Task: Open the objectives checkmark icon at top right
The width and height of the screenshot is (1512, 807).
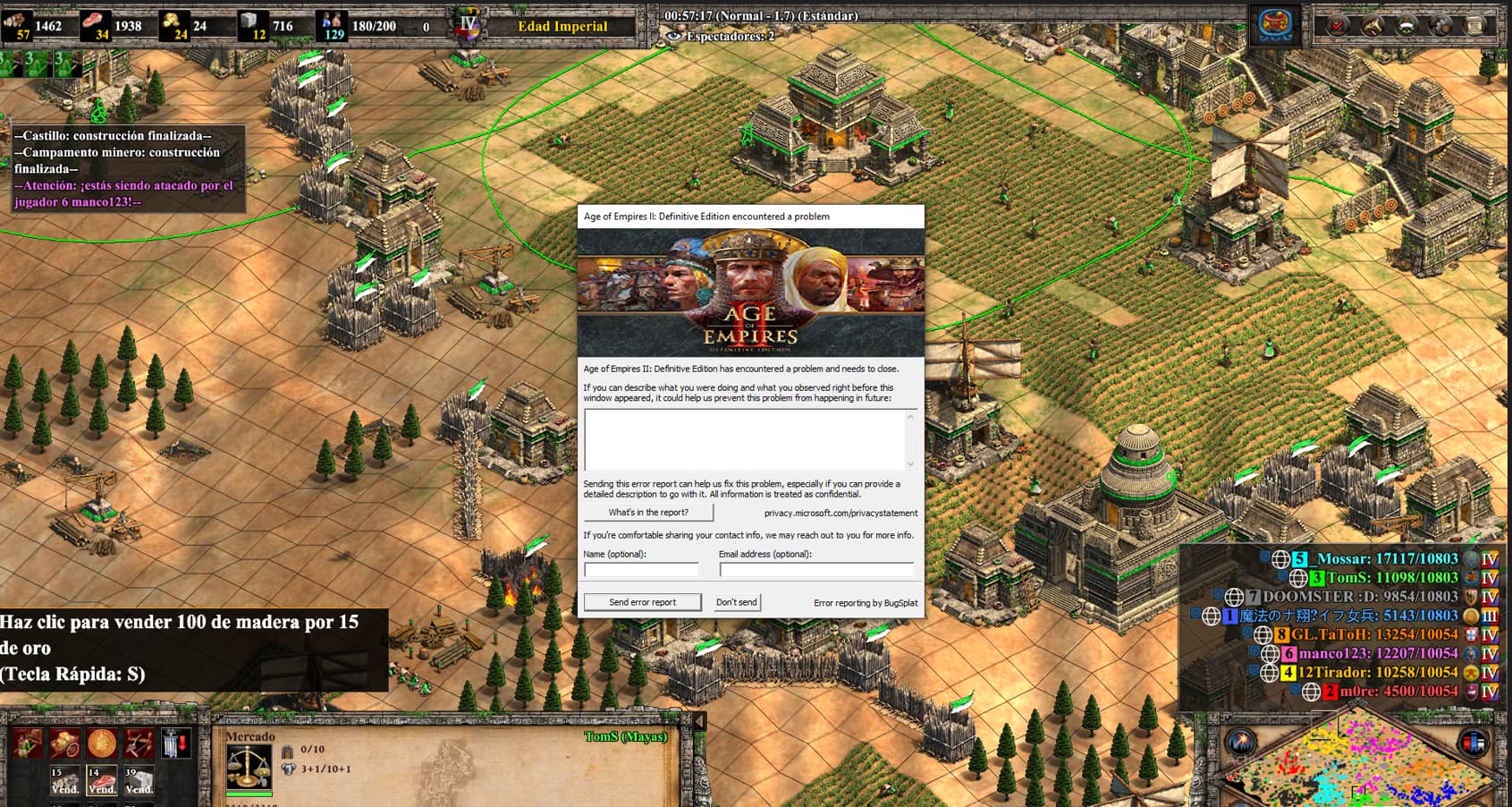Action: [1338, 25]
